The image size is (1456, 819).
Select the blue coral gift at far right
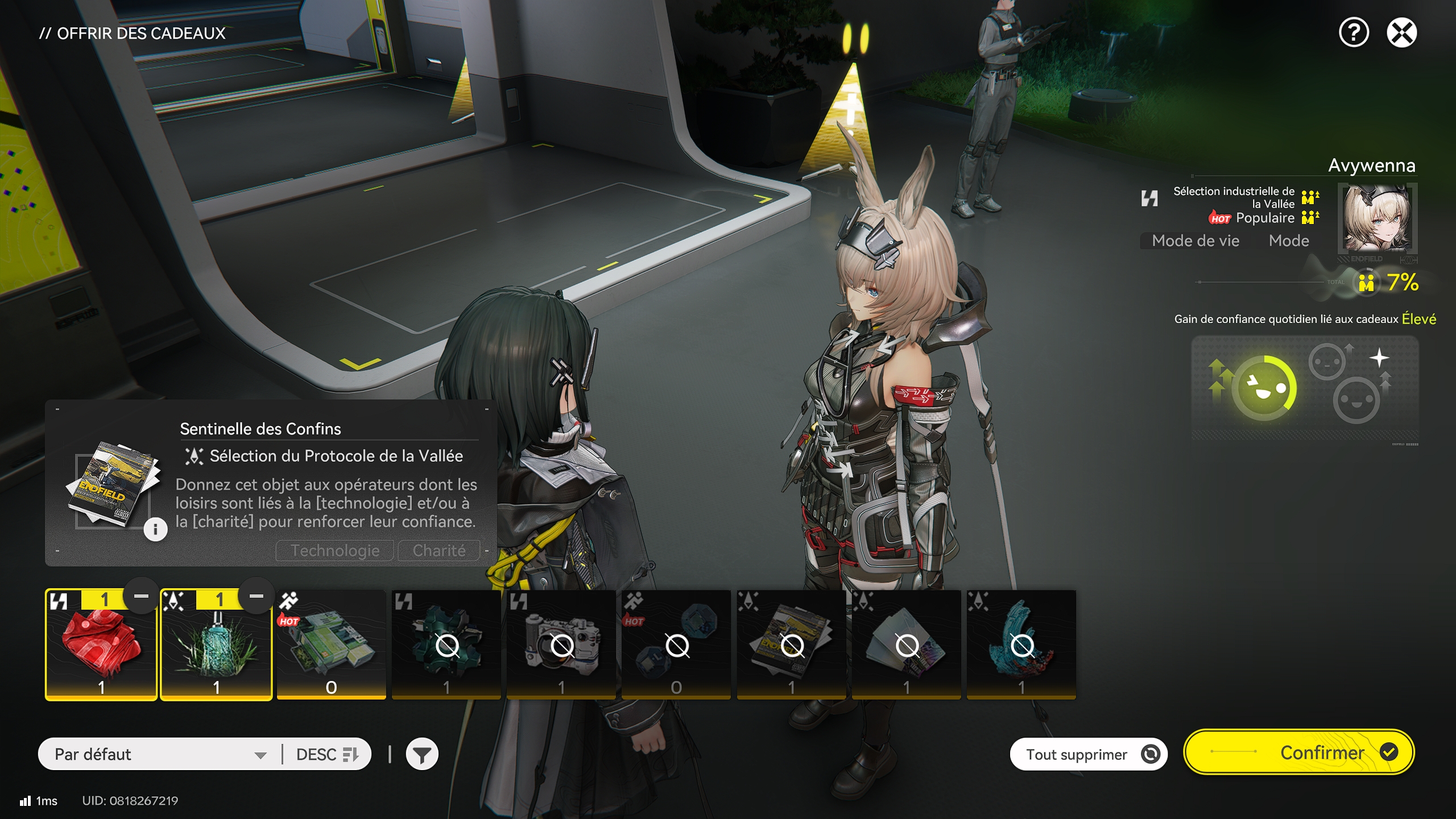coord(1023,643)
